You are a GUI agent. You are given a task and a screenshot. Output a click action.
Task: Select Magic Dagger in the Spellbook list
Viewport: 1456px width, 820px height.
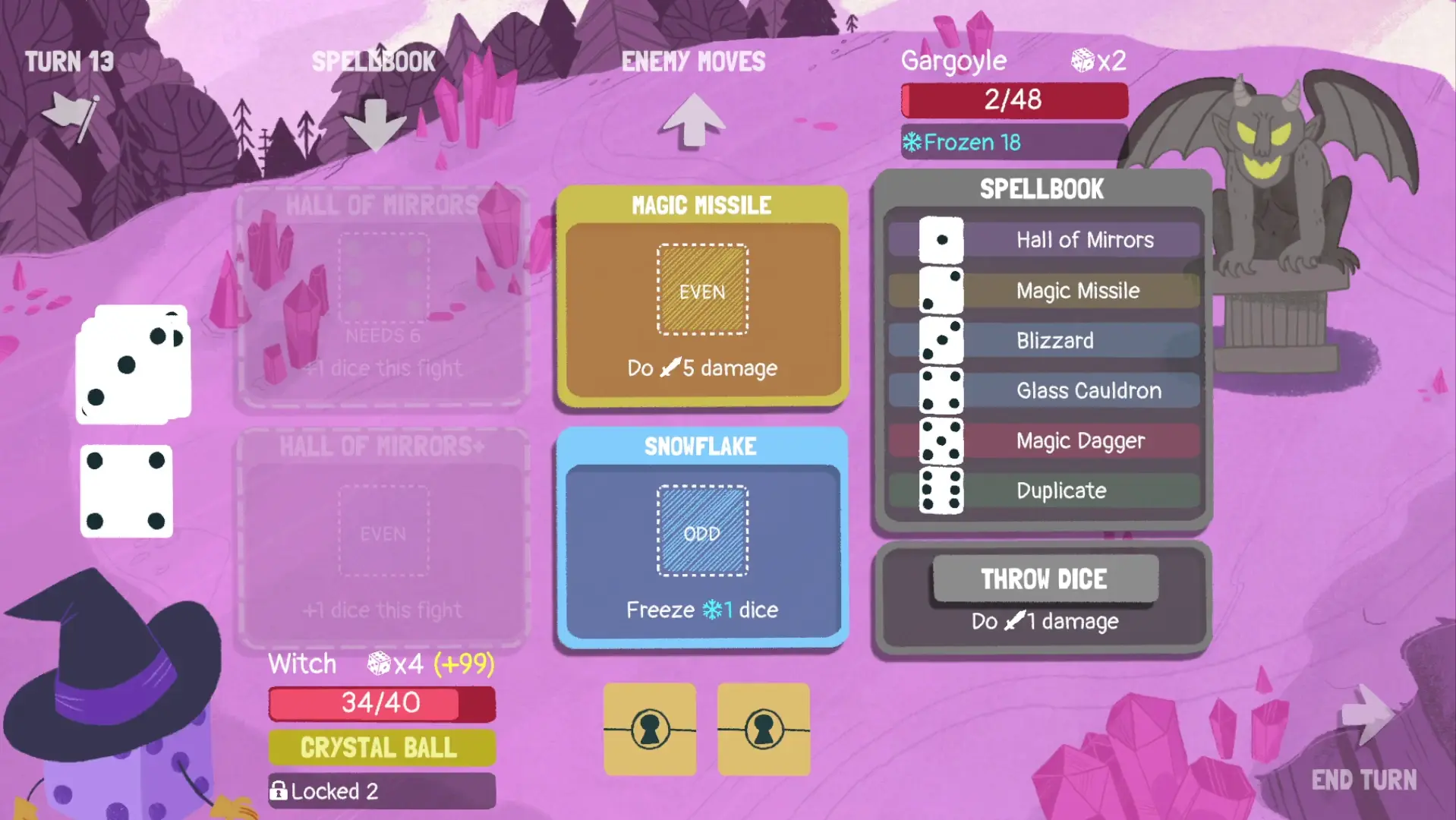point(1081,440)
